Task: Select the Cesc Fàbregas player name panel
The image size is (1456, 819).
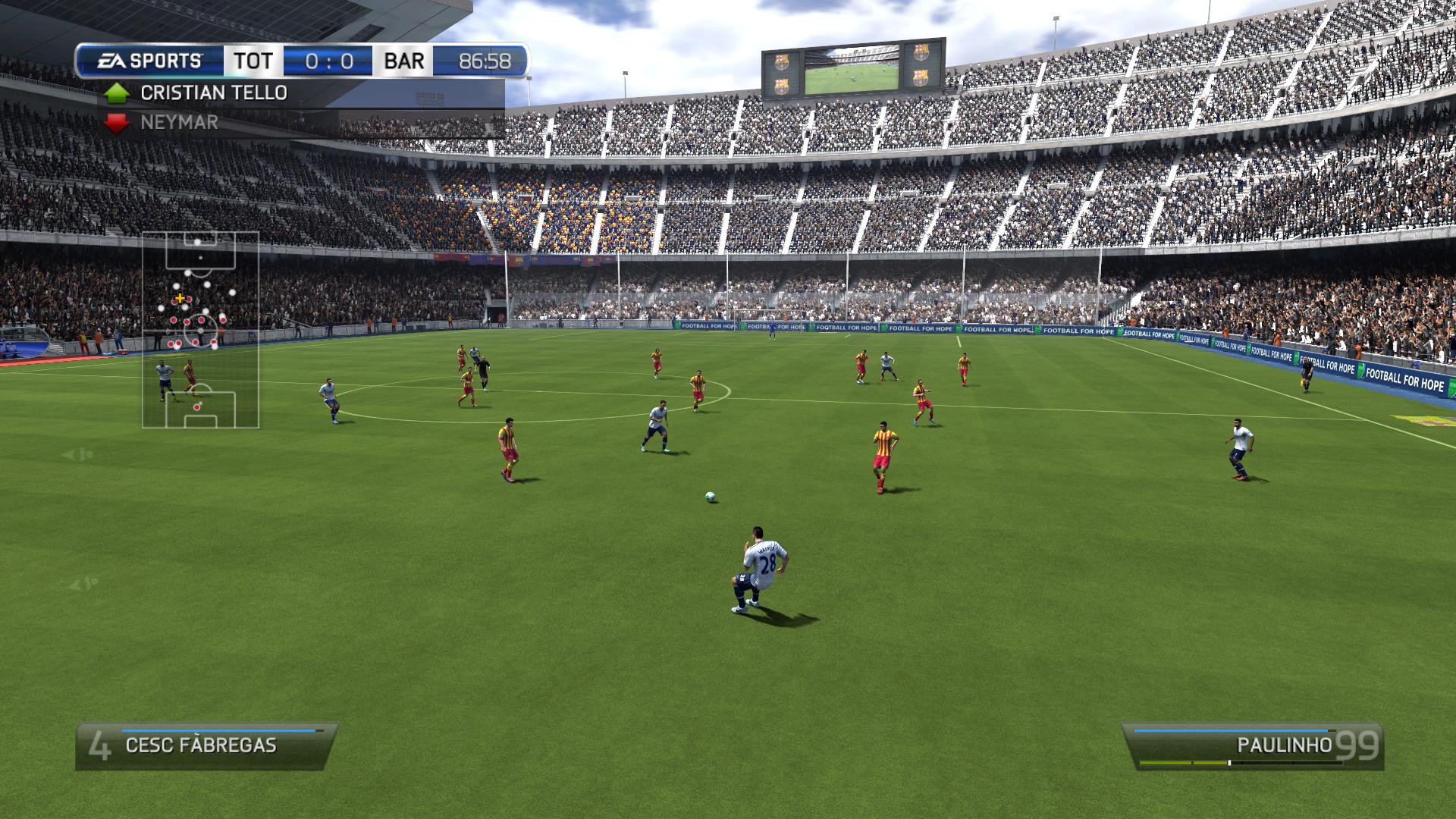Action: pos(205,746)
